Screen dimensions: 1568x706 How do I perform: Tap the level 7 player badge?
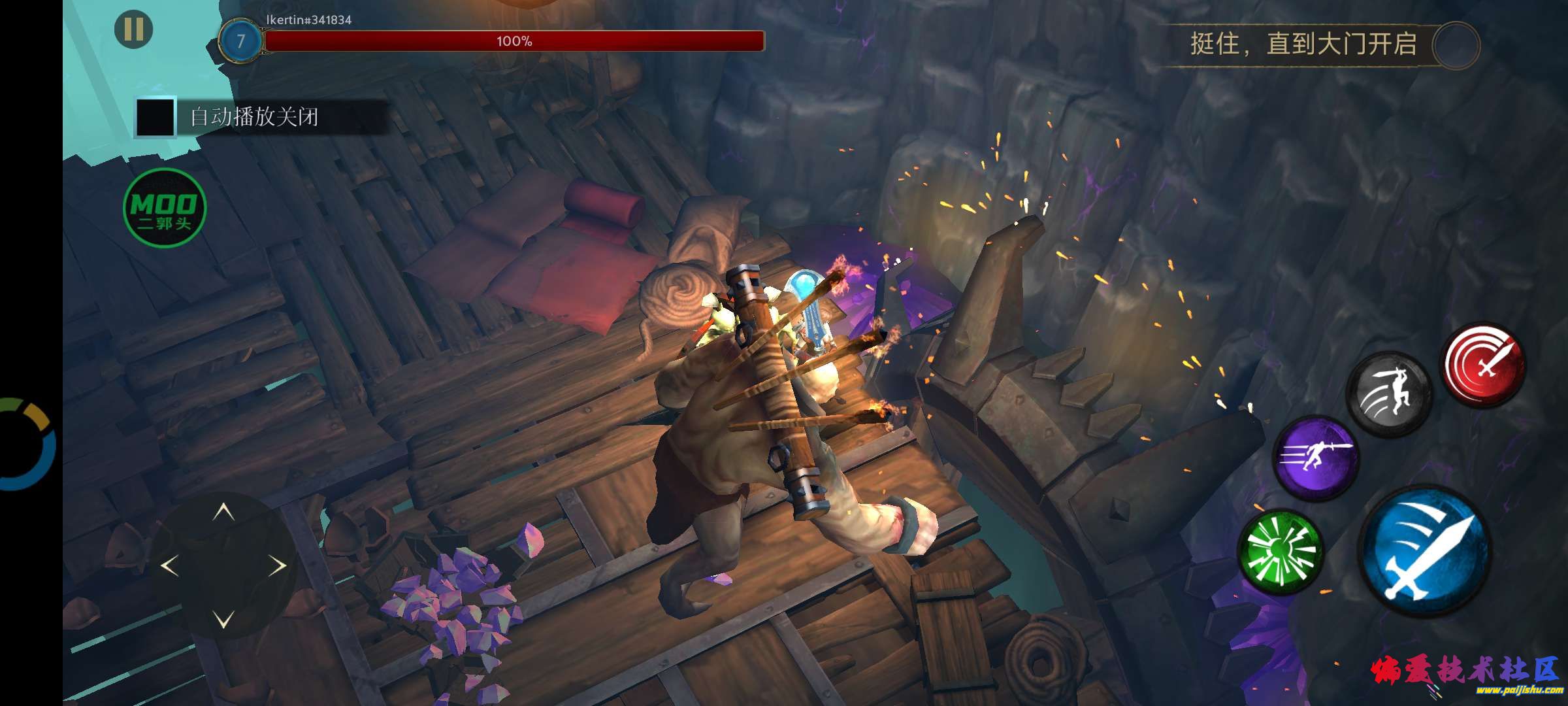(x=240, y=41)
